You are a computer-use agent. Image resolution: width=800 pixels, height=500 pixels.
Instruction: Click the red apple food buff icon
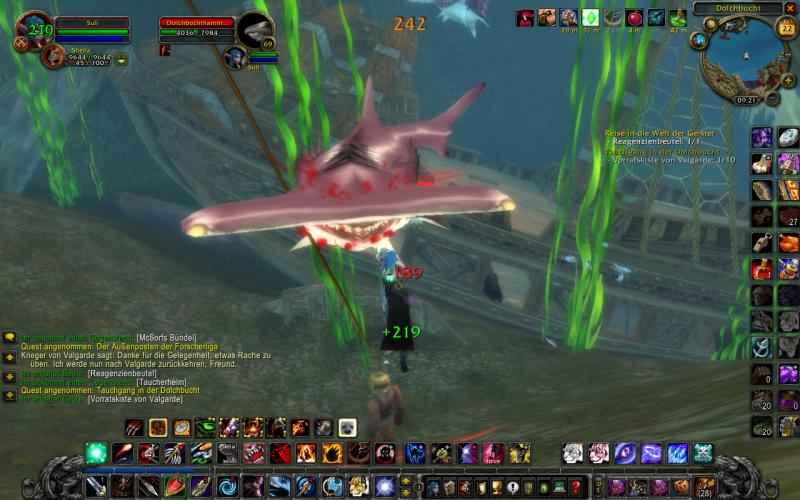634,18
